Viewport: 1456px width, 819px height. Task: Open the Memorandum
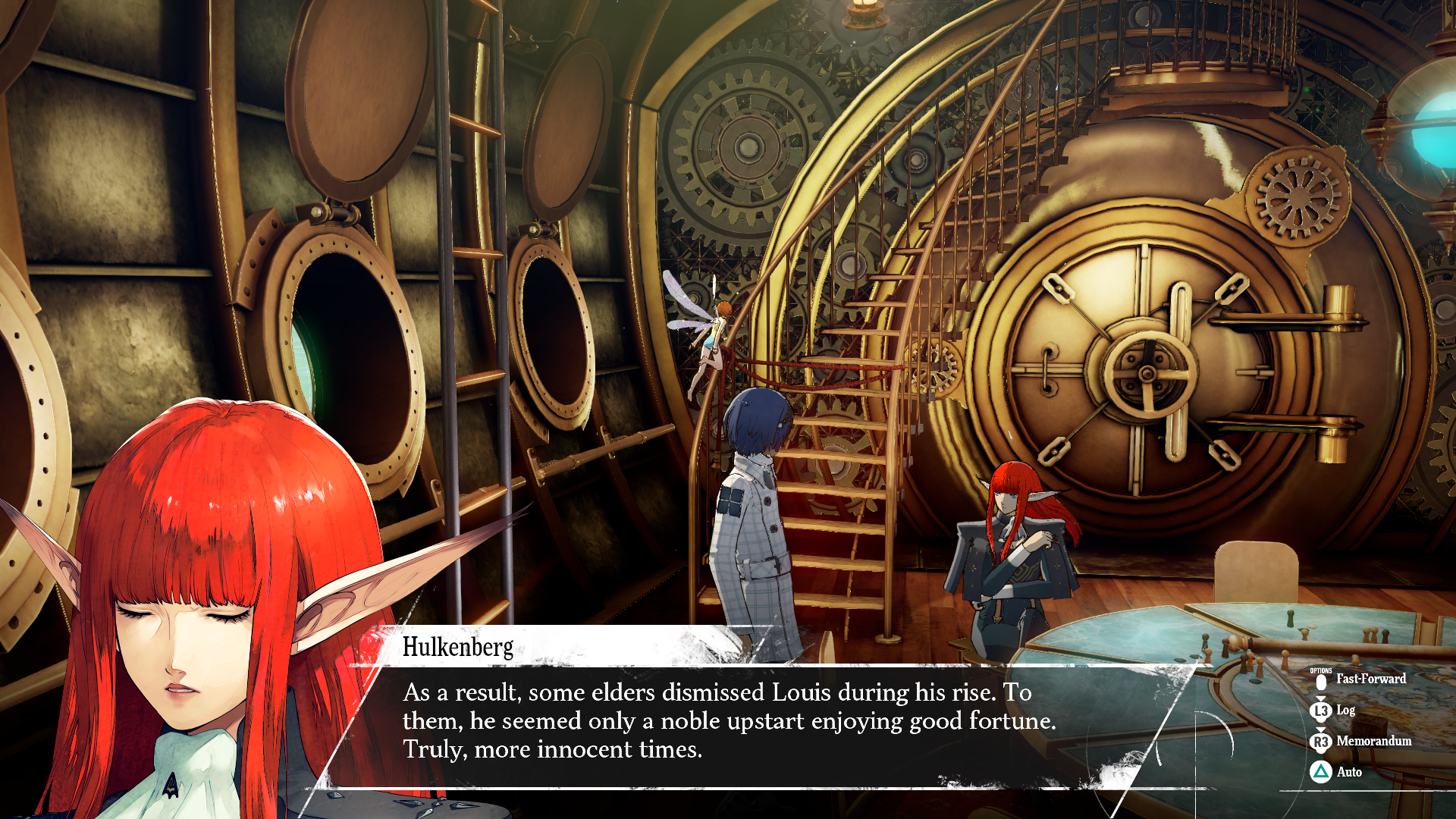tap(1362, 741)
